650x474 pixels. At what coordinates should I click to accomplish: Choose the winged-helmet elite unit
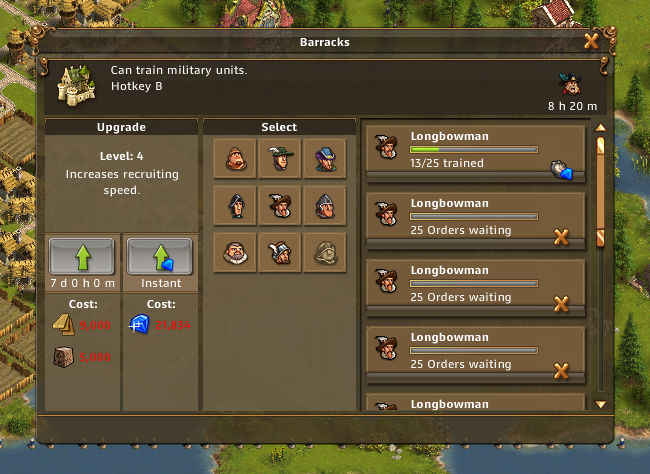[x=279, y=253]
